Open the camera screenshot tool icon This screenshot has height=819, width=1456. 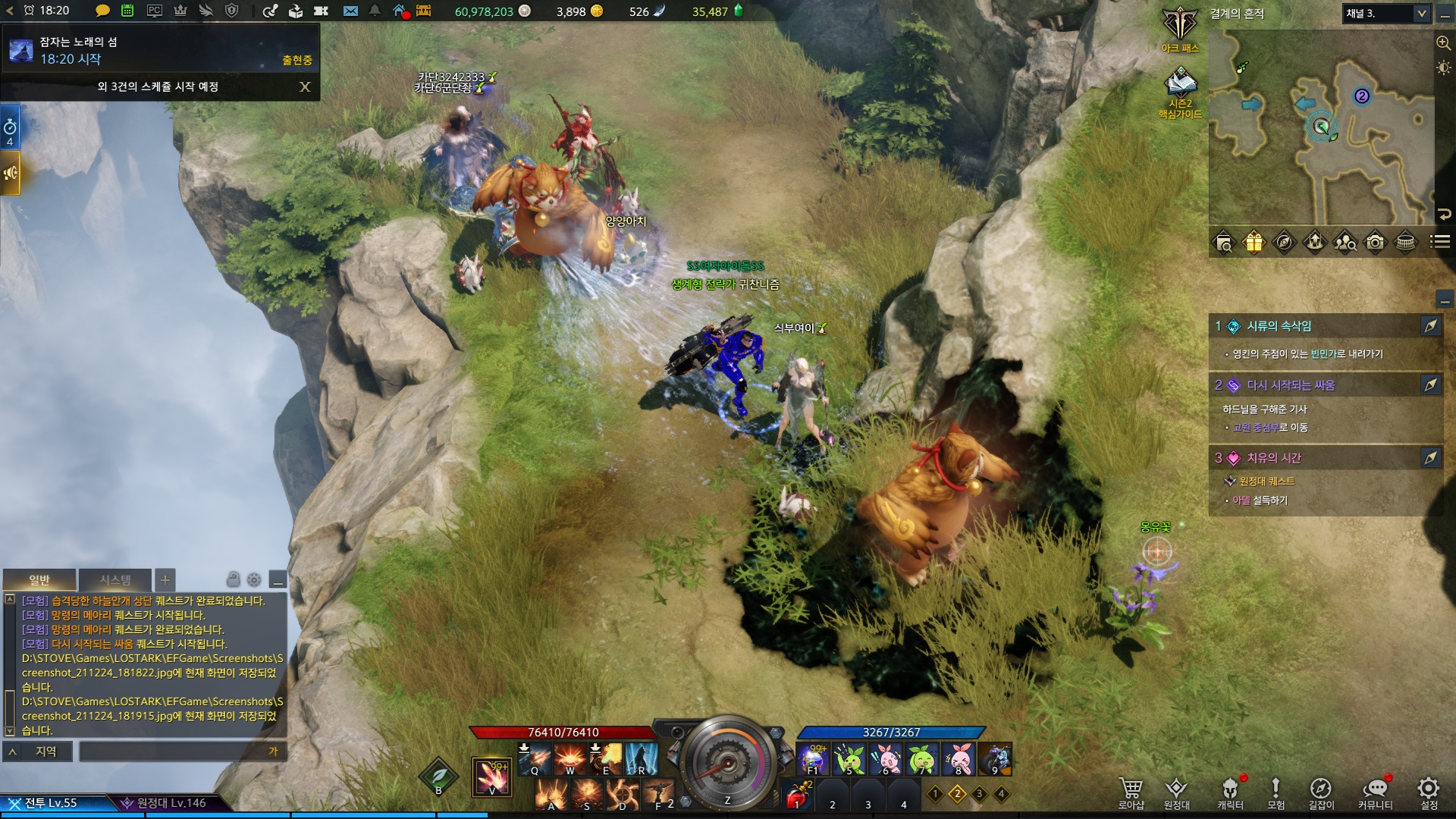click(1375, 242)
